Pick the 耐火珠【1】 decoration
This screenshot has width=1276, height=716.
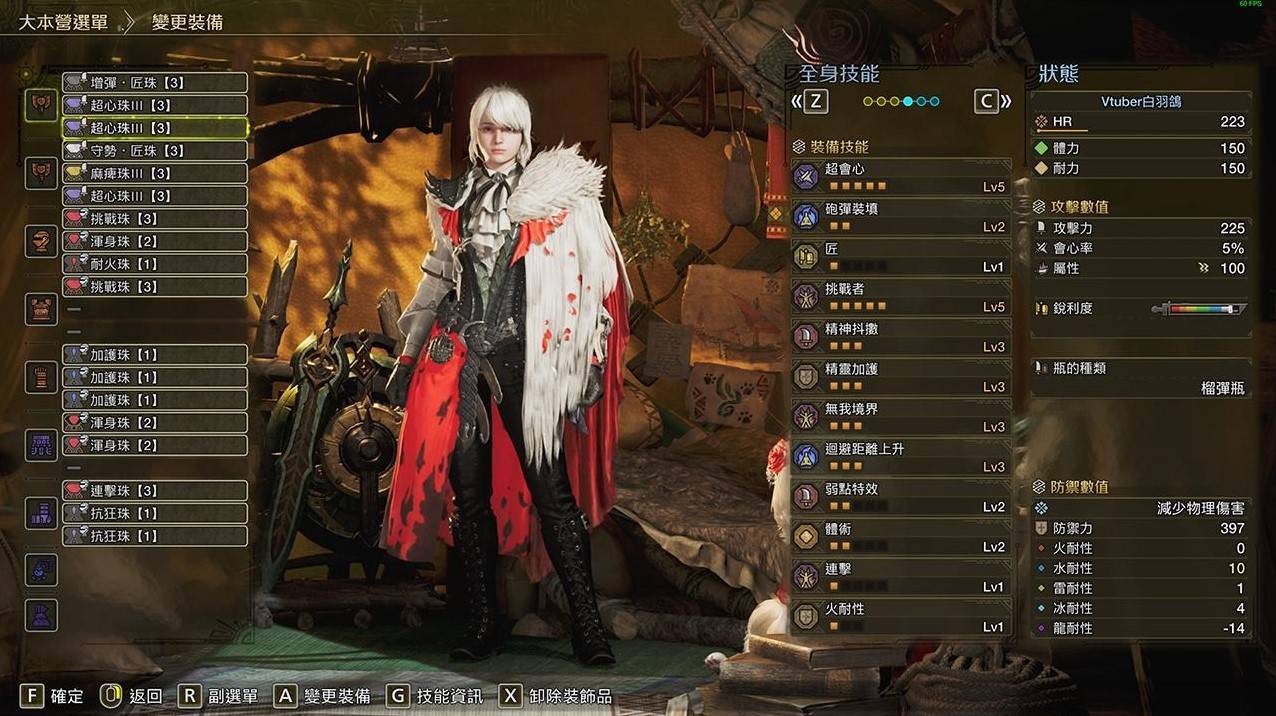click(154, 264)
